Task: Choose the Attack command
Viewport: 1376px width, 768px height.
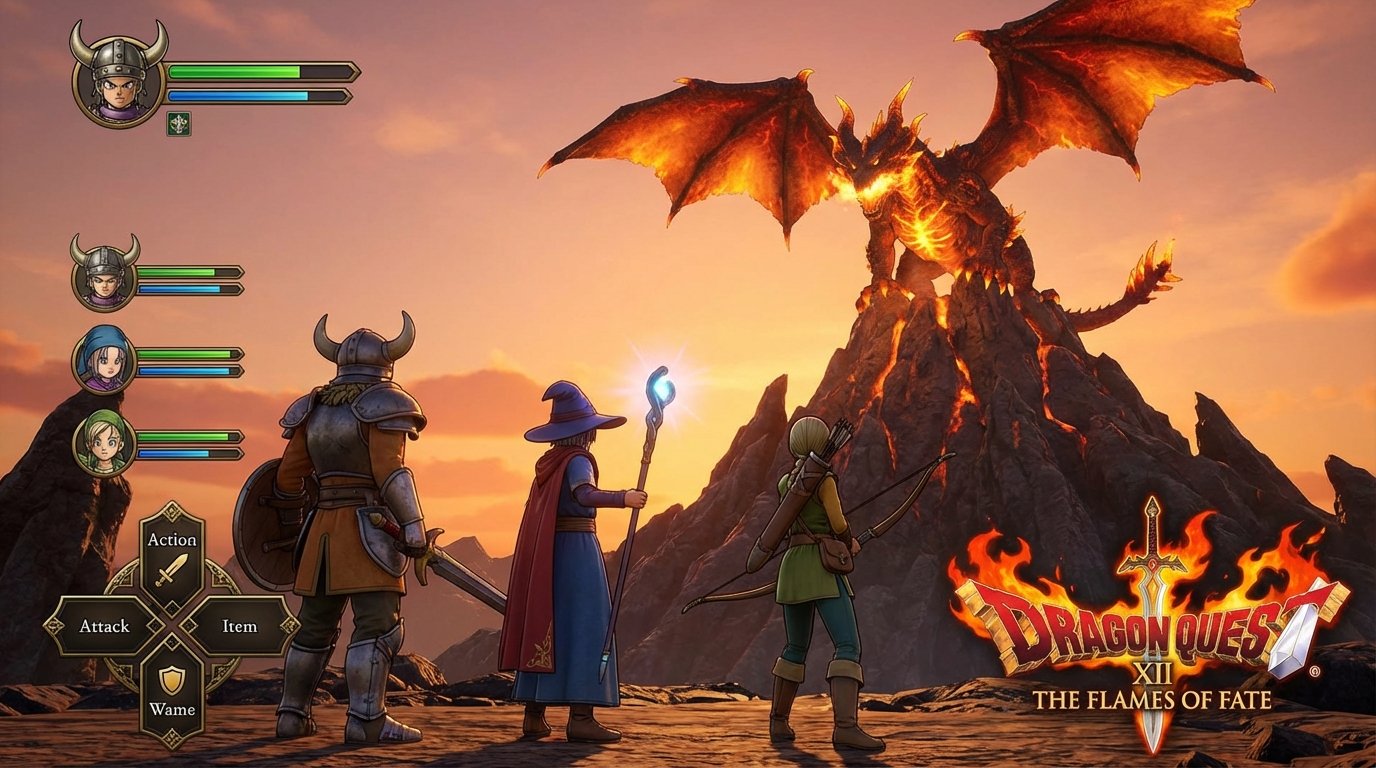Action: 103,625
